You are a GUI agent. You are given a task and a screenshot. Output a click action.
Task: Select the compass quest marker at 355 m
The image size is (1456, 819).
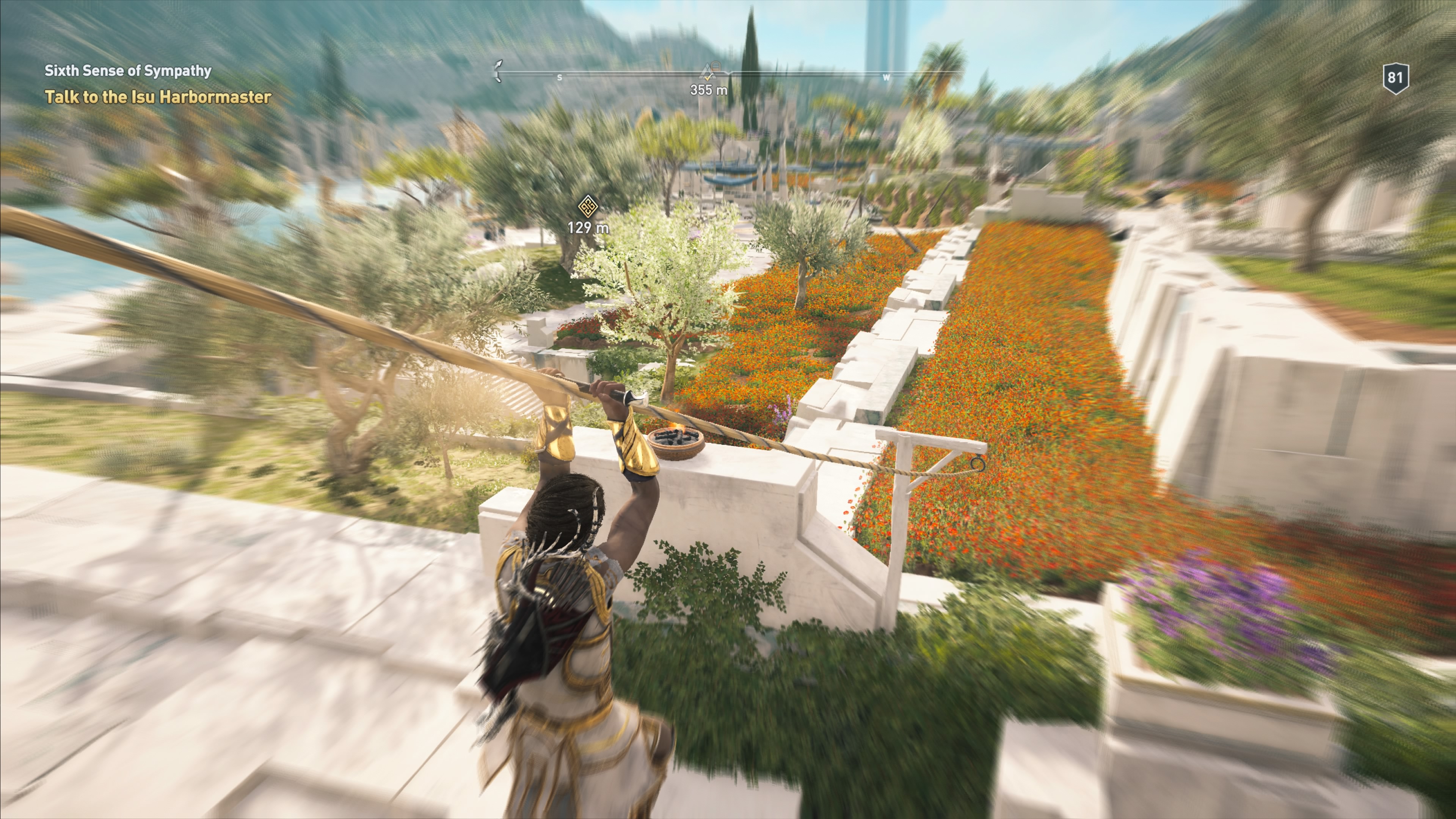(708, 72)
